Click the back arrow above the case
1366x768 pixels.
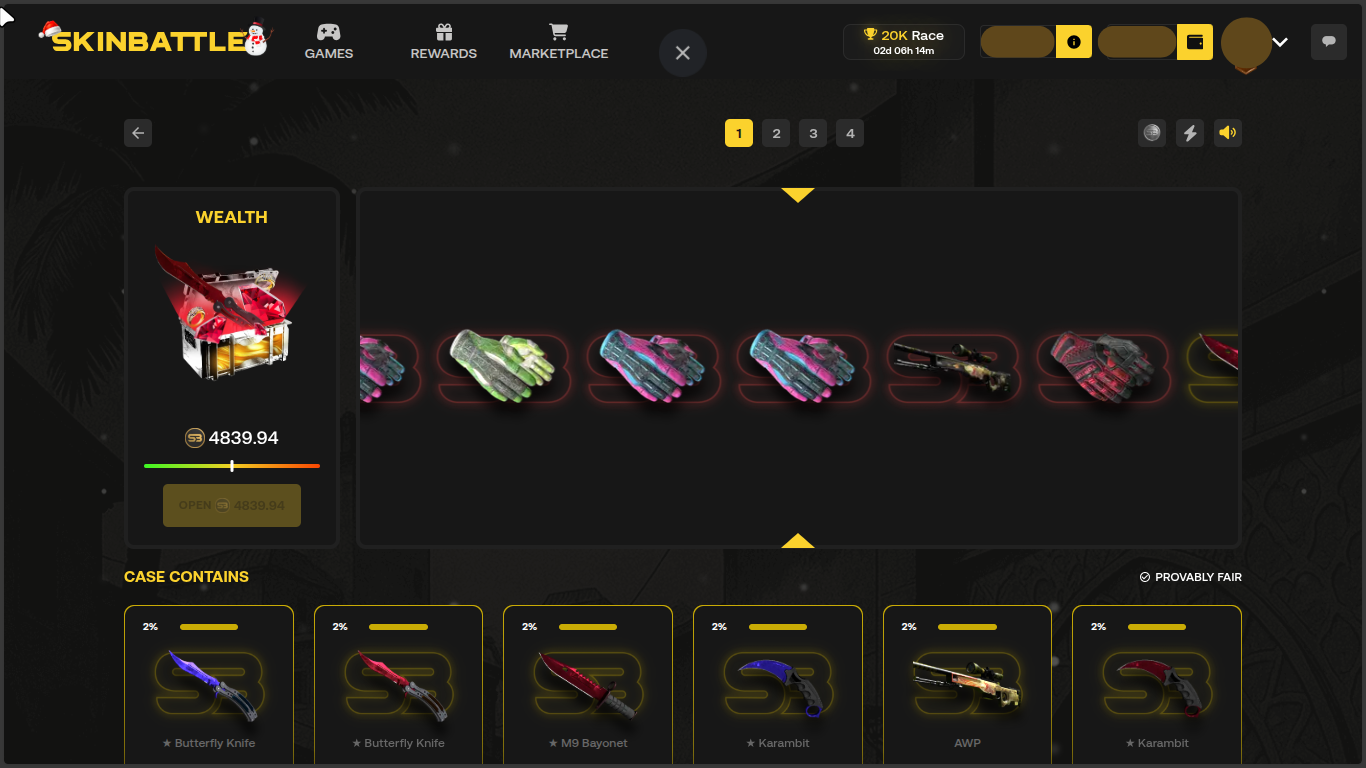[138, 132]
